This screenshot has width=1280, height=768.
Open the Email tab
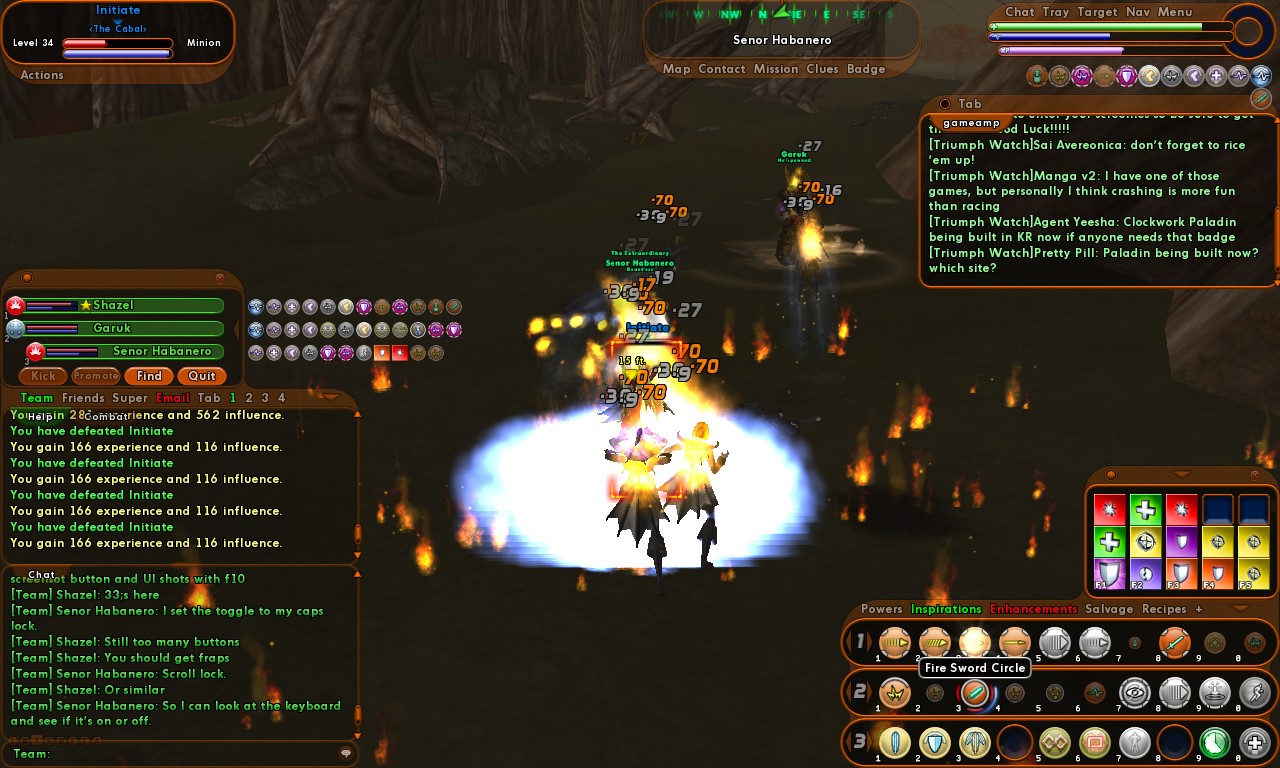pyautogui.click(x=173, y=398)
